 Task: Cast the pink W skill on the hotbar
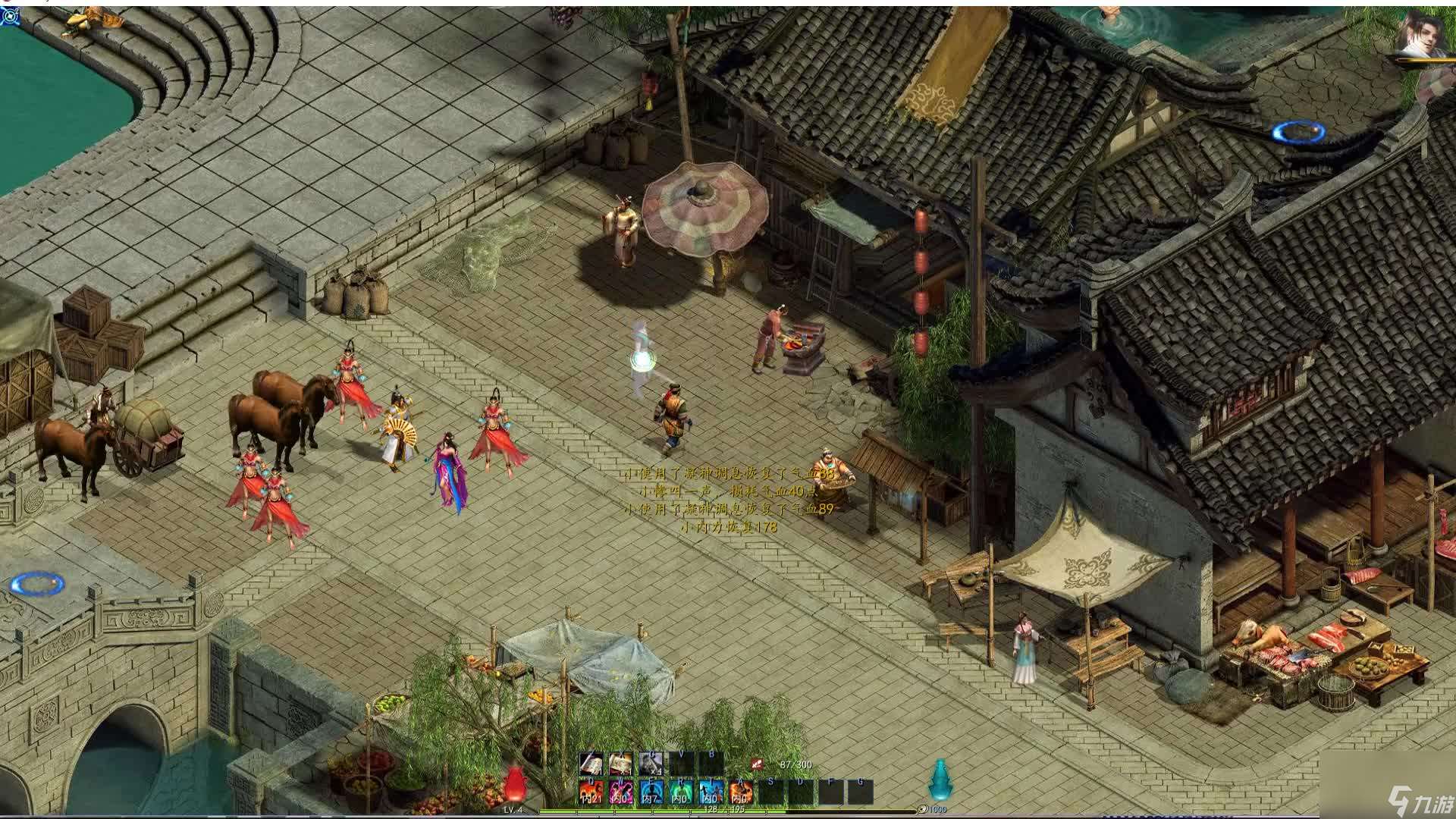tap(623, 790)
